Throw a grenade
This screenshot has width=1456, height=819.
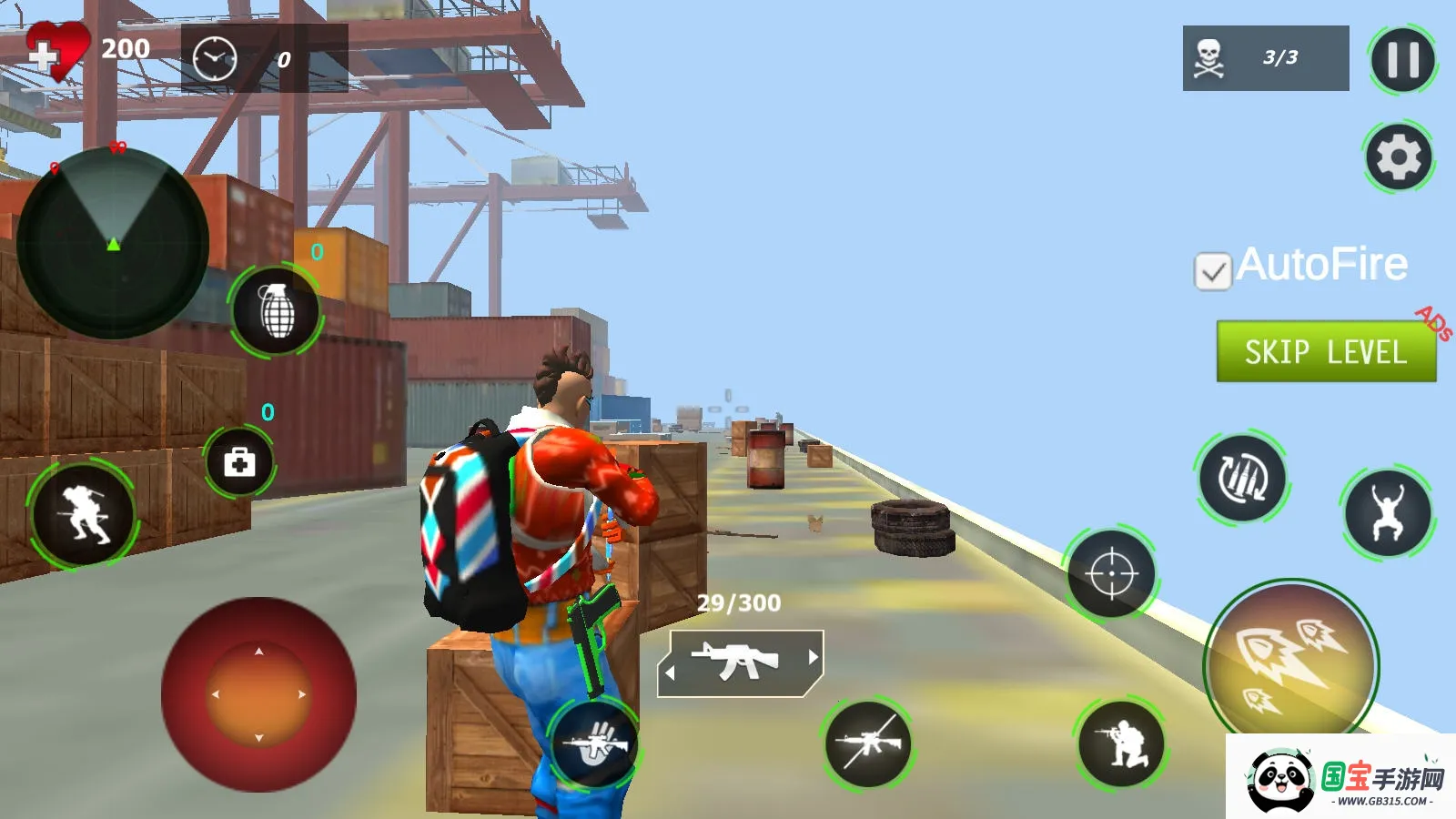coord(276,311)
